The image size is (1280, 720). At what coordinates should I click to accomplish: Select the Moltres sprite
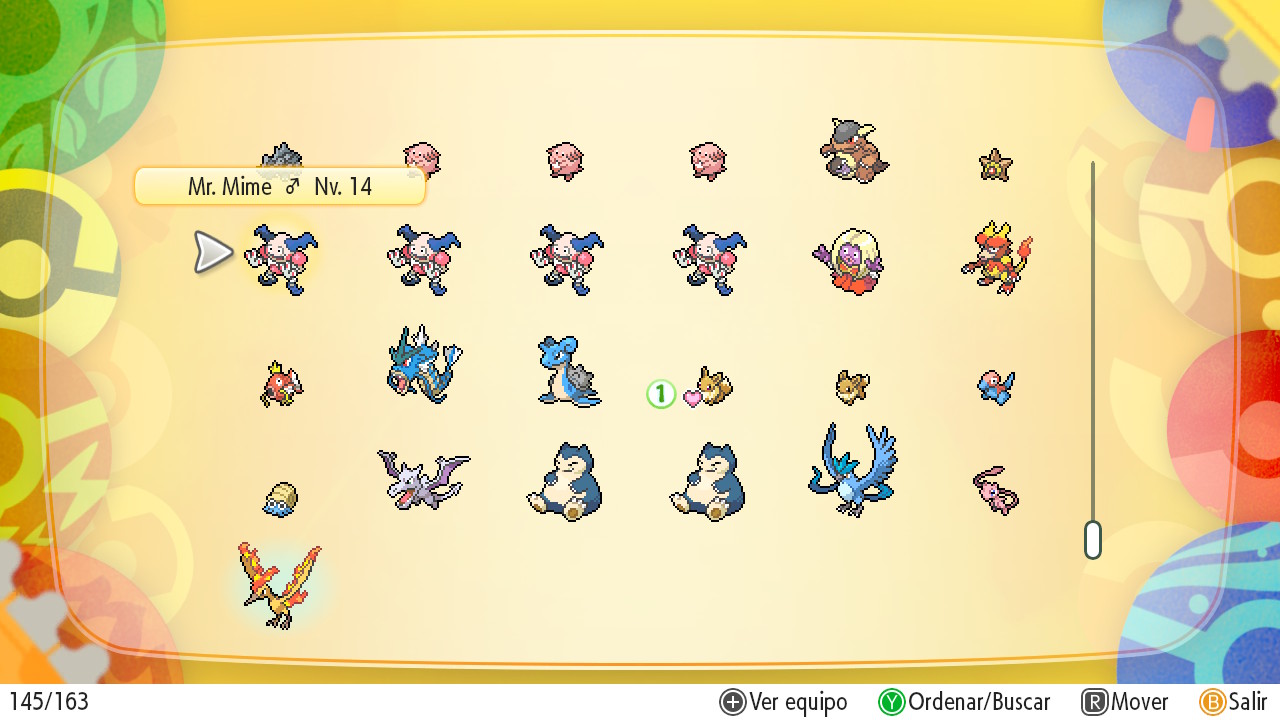(x=279, y=584)
